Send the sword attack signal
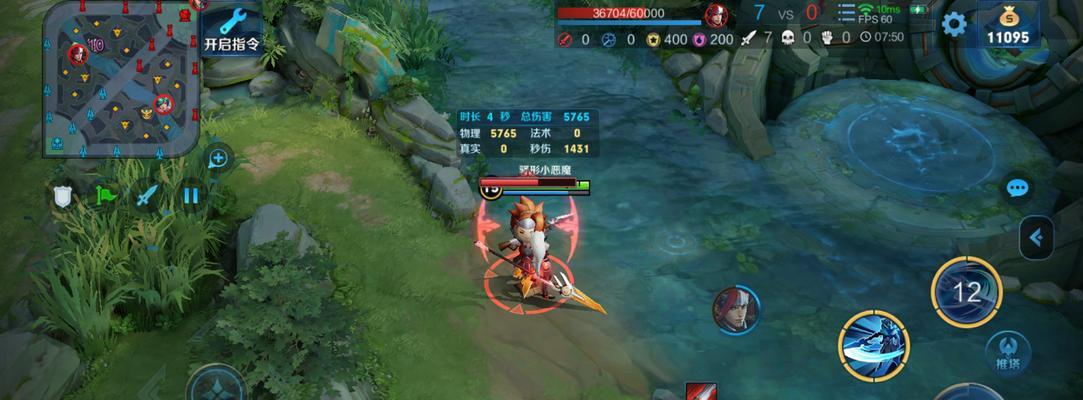The height and width of the screenshot is (400, 1083). 148,195
